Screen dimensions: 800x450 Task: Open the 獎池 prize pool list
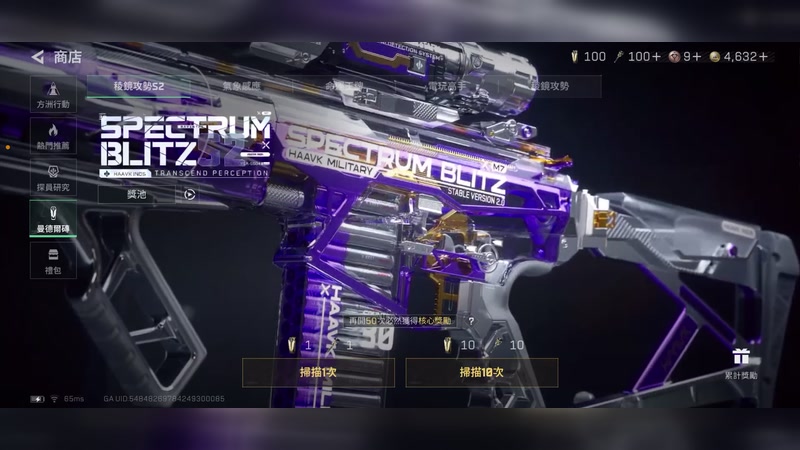tap(136, 194)
